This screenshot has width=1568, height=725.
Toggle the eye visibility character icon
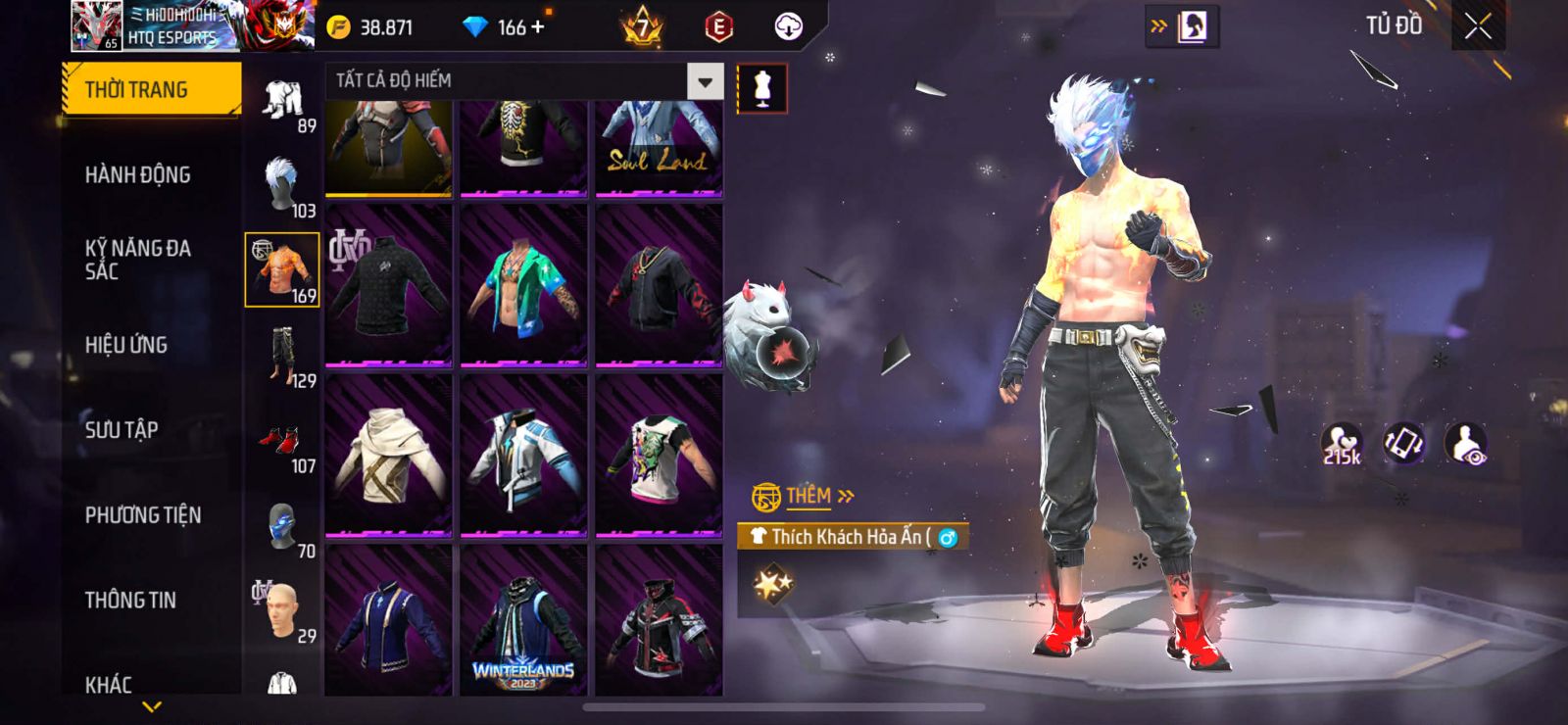[x=1466, y=444]
